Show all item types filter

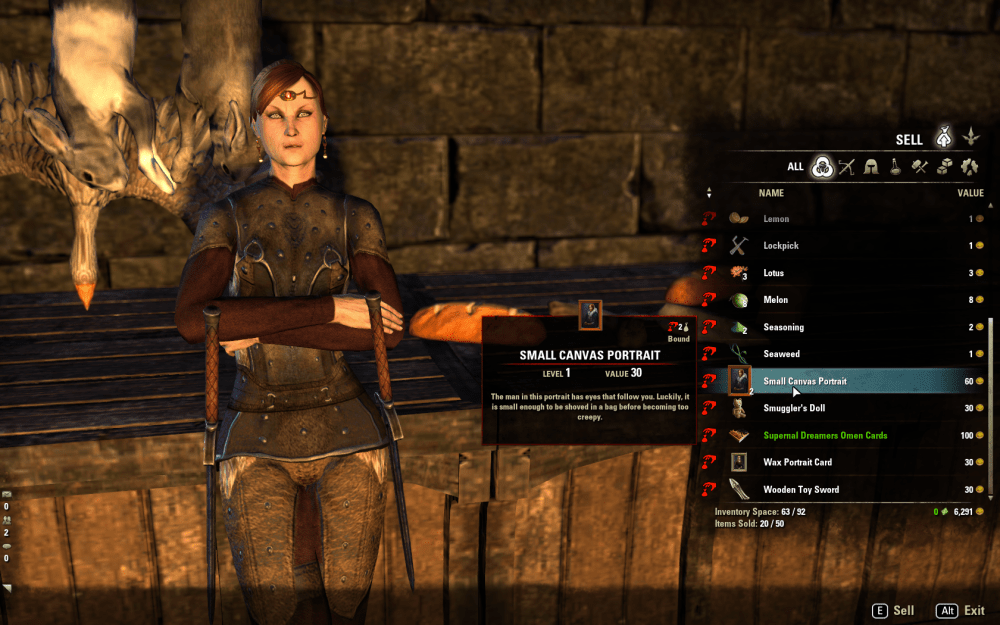click(822, 167)
